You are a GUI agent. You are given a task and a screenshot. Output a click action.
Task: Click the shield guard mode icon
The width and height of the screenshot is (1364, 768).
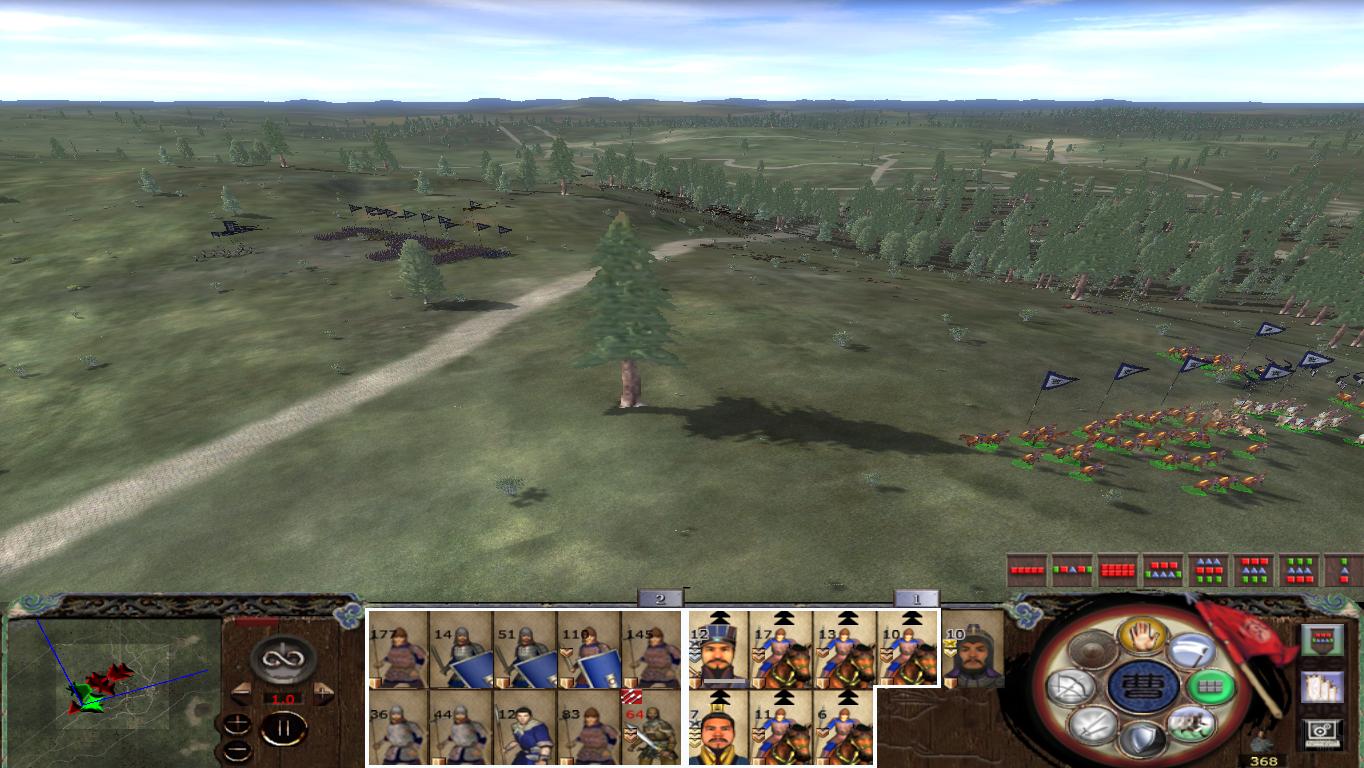[x=1141, y=740]
